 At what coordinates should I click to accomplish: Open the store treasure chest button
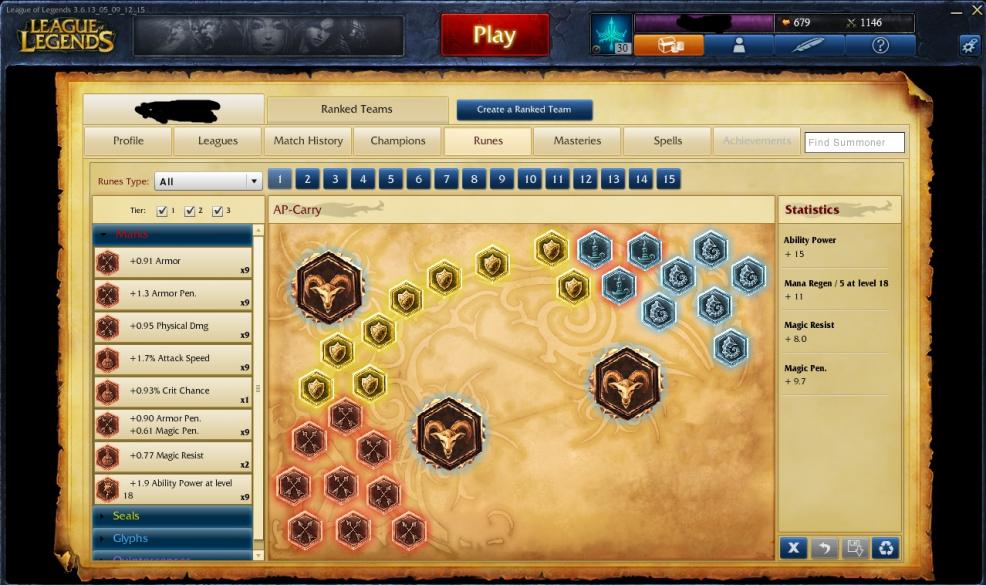coord(668,45)
